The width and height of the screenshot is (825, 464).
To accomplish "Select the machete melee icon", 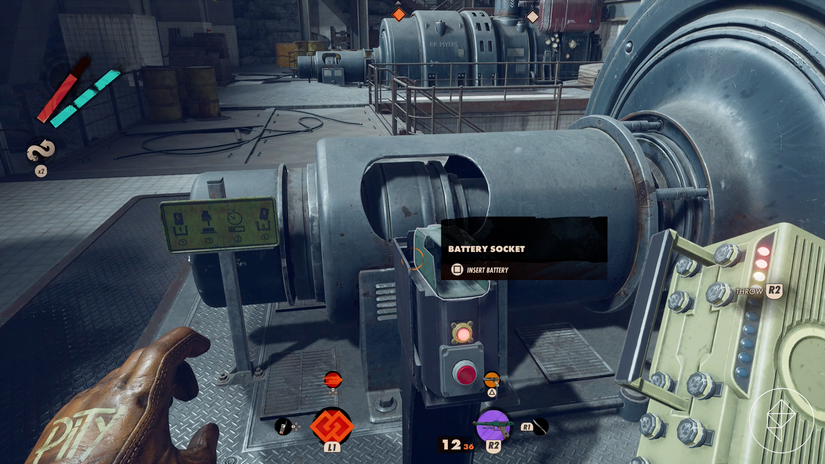I will 540,425.
